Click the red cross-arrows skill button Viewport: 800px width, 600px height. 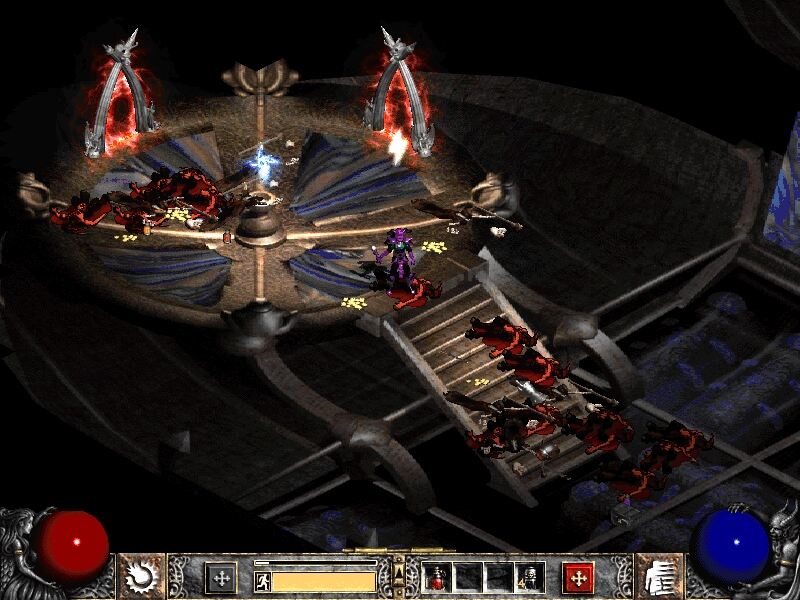pos(578,578)
